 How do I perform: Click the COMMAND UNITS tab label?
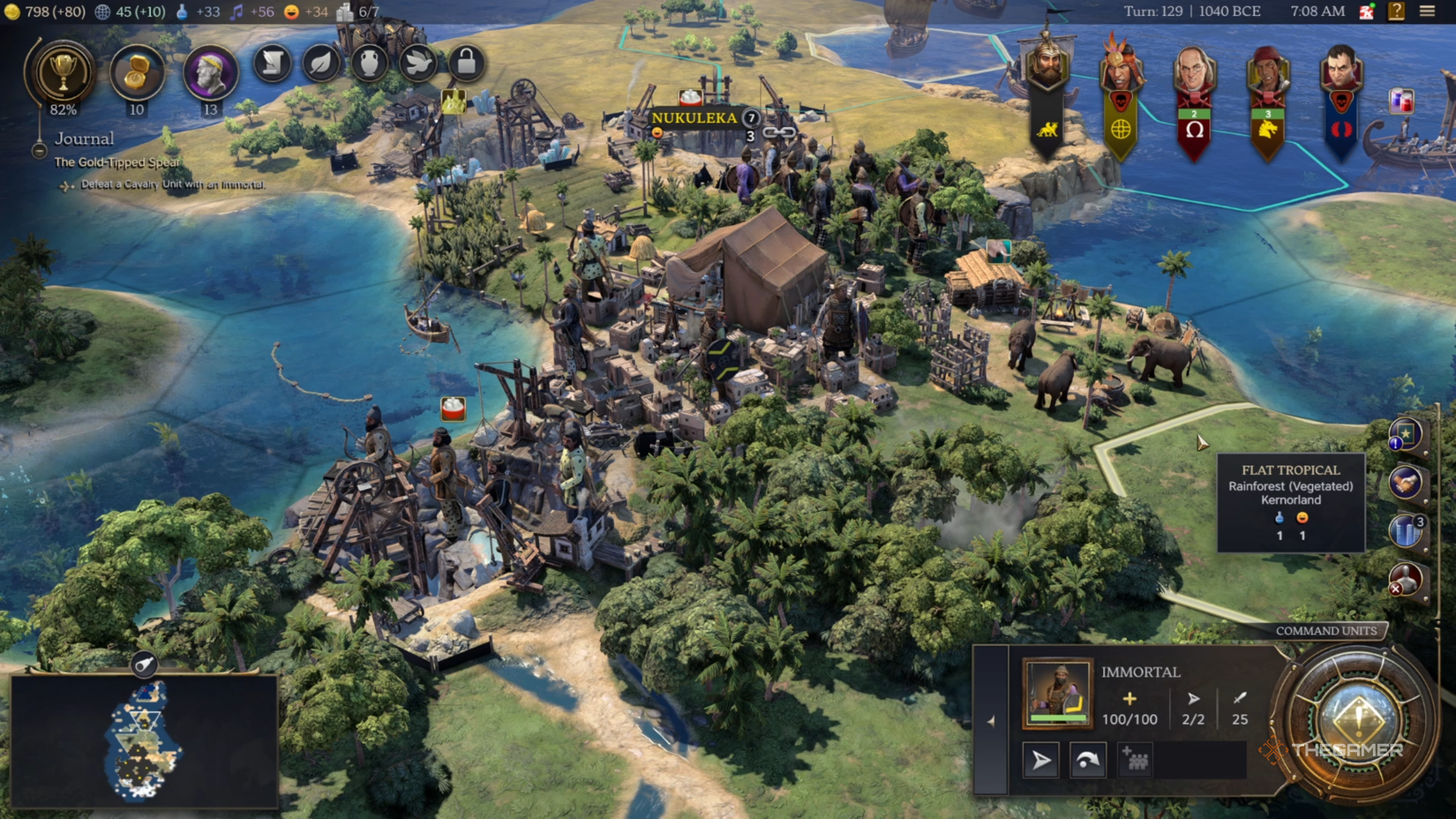[x=1325, y=631]
